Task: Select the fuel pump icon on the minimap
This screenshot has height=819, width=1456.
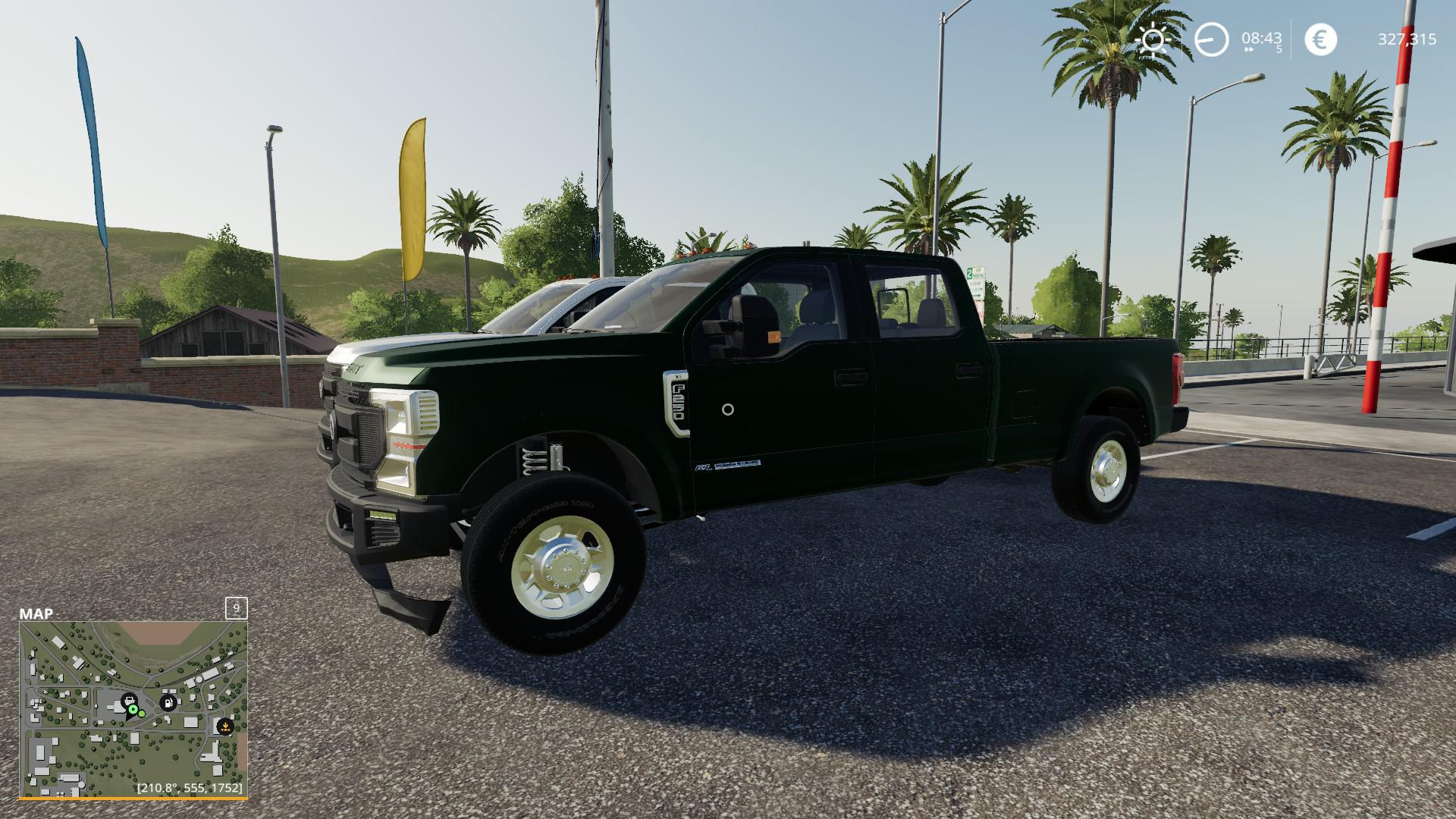Action: point(168,701)
